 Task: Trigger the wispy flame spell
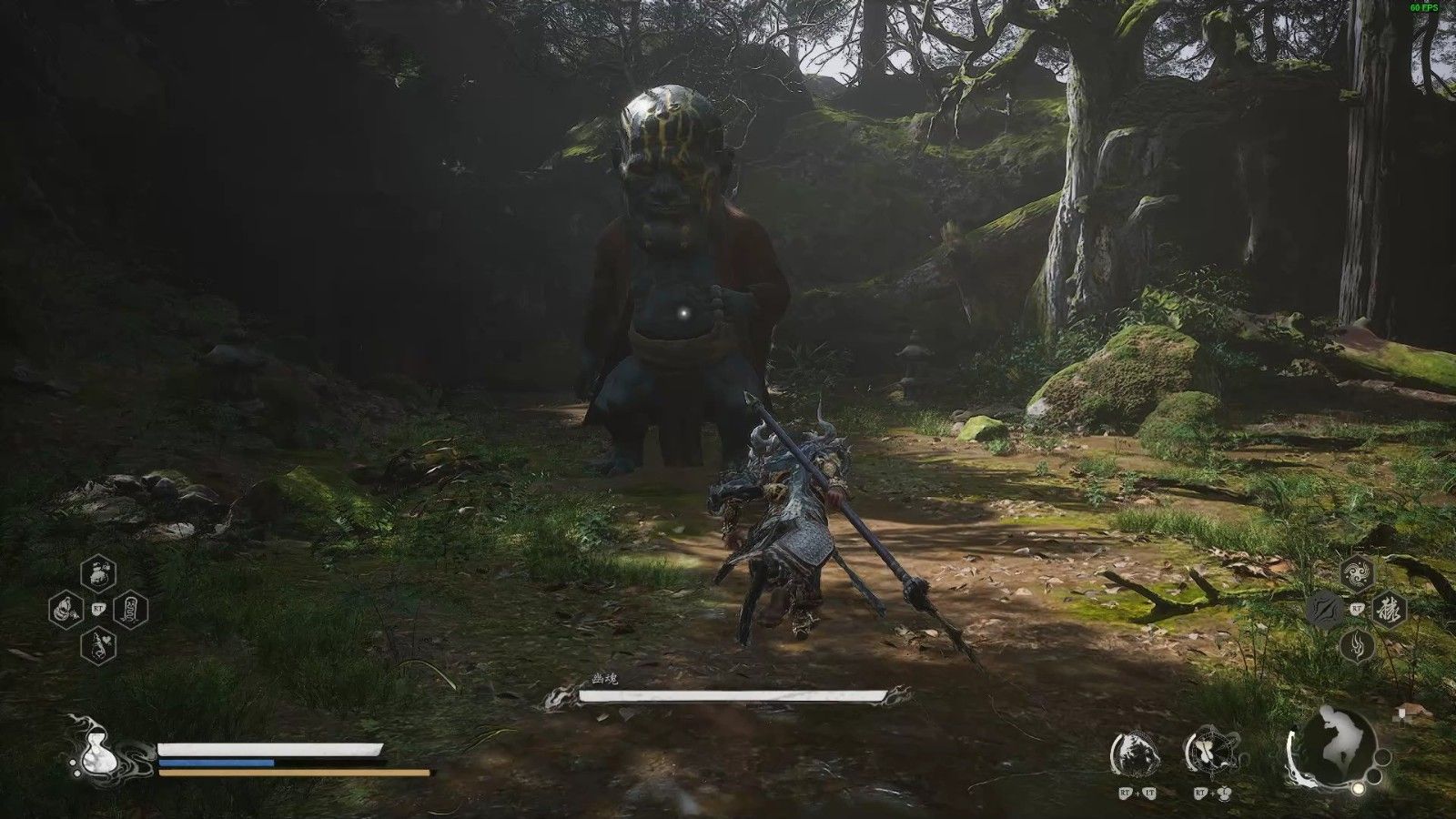point(1357,645)
